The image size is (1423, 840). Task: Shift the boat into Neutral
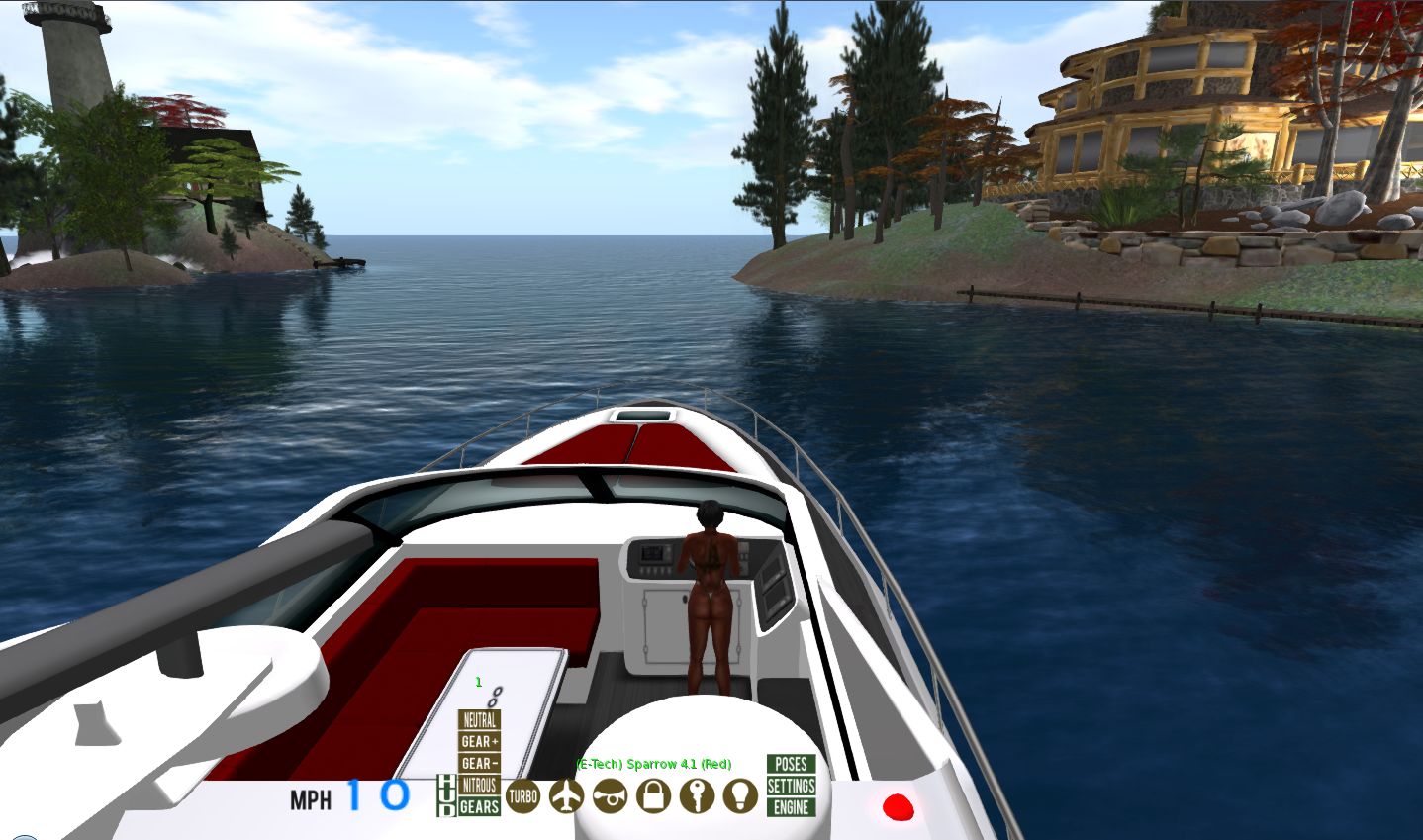[x=480, y=720]
